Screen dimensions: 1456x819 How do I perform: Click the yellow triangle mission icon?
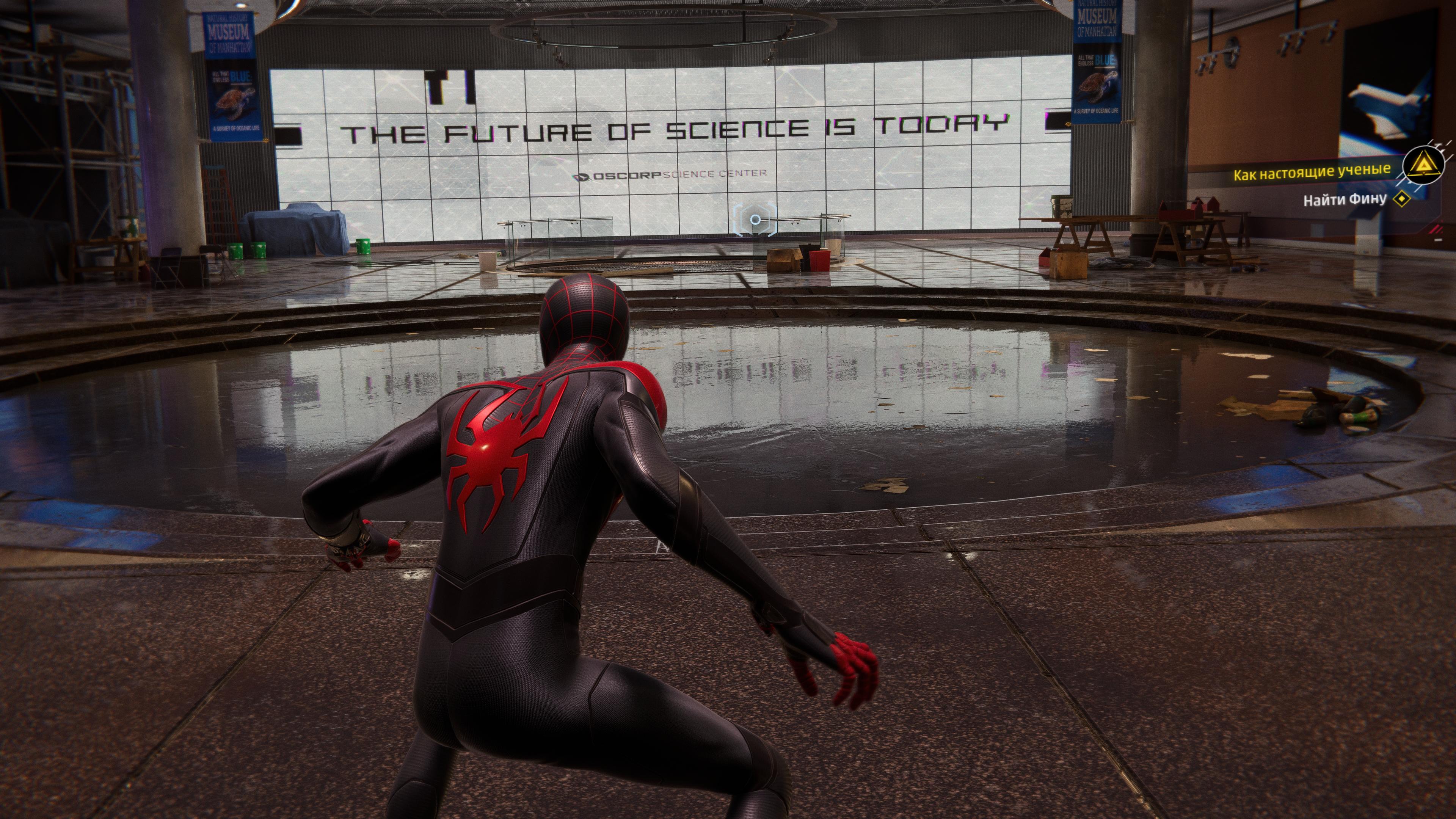[x=1424, y=165]
